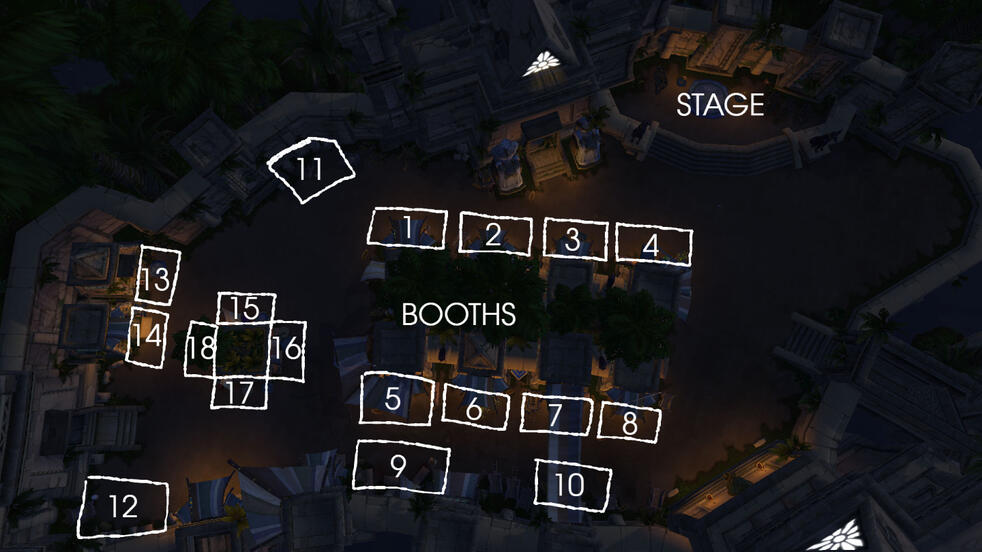The image size is (982, 552).
Task: Click the booth 9 box
Action: 400,467
